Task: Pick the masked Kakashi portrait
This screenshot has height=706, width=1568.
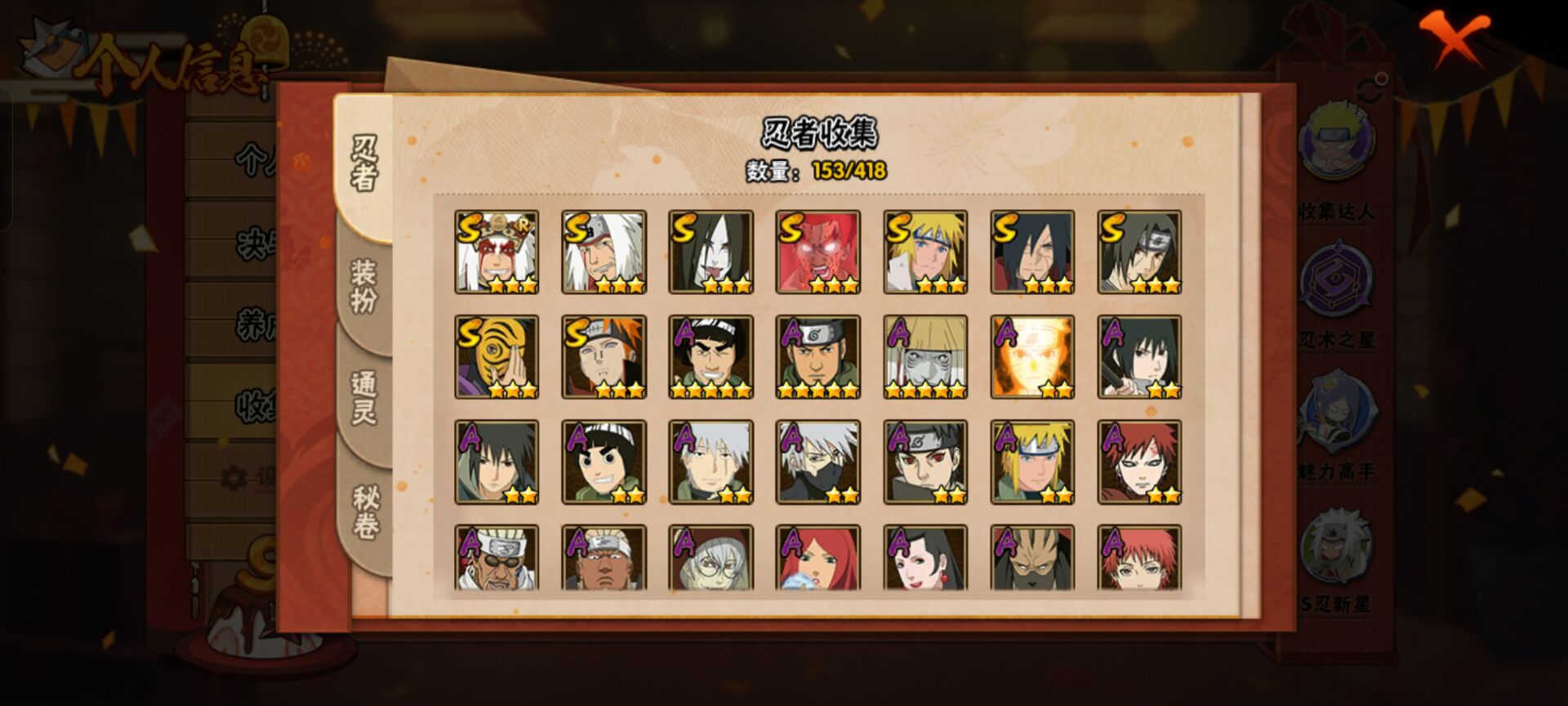Action: pyautogui.click(x=817, y=462)
